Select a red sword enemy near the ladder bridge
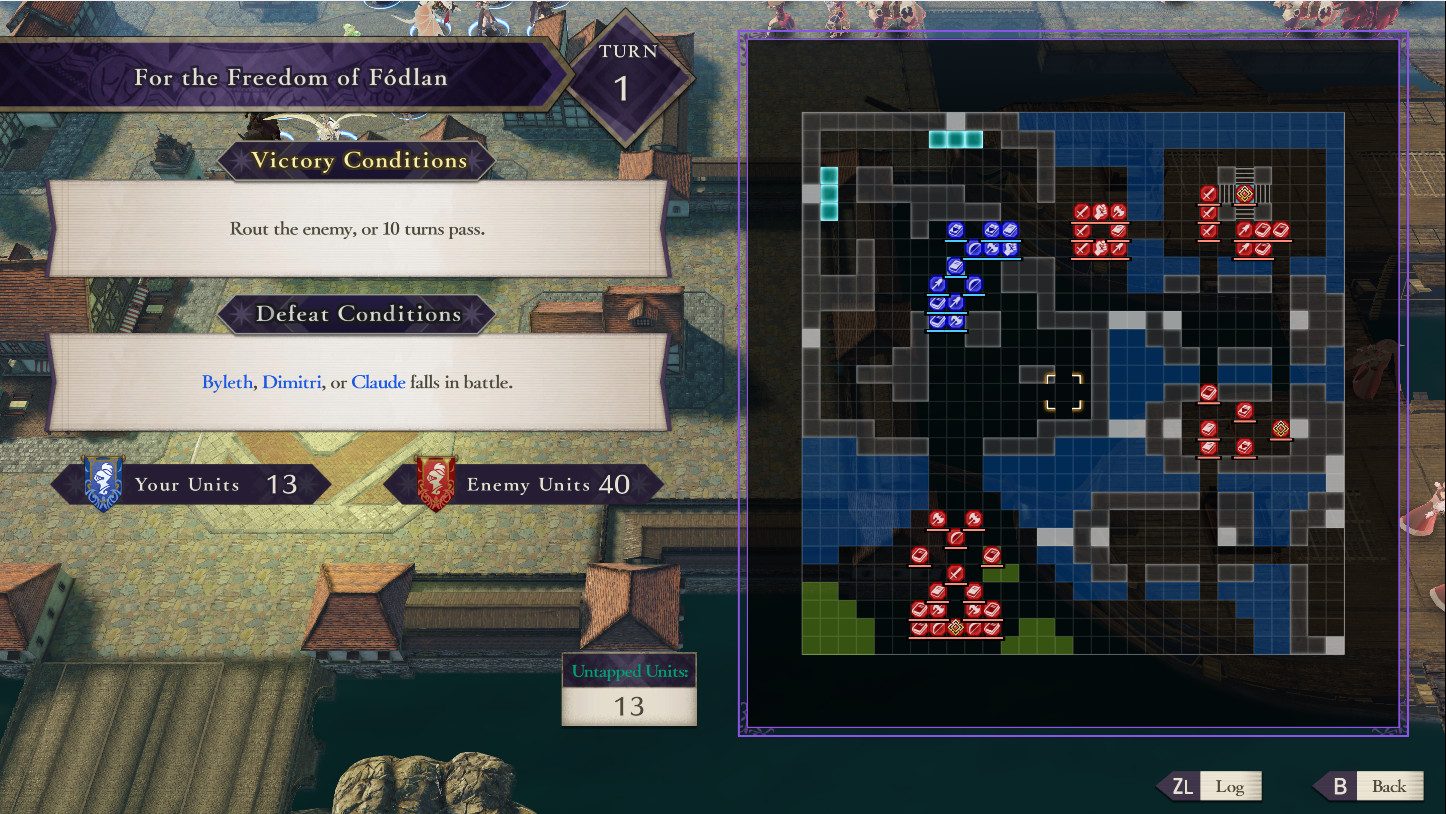Image resolution: width=1446 pixels, height=814 pixels. (x=1208, y=193)
